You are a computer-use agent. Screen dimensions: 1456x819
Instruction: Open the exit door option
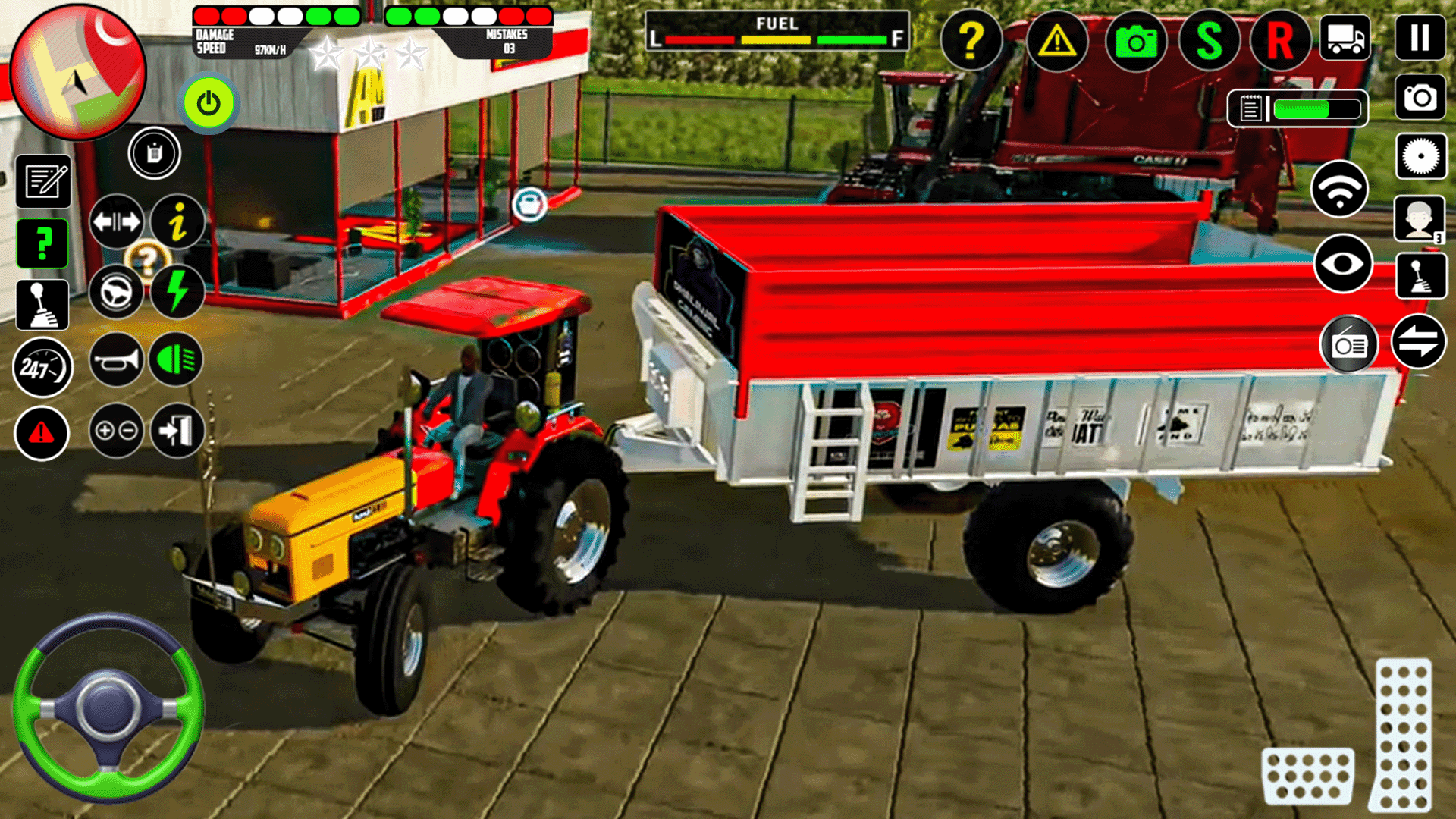(177, 431)
